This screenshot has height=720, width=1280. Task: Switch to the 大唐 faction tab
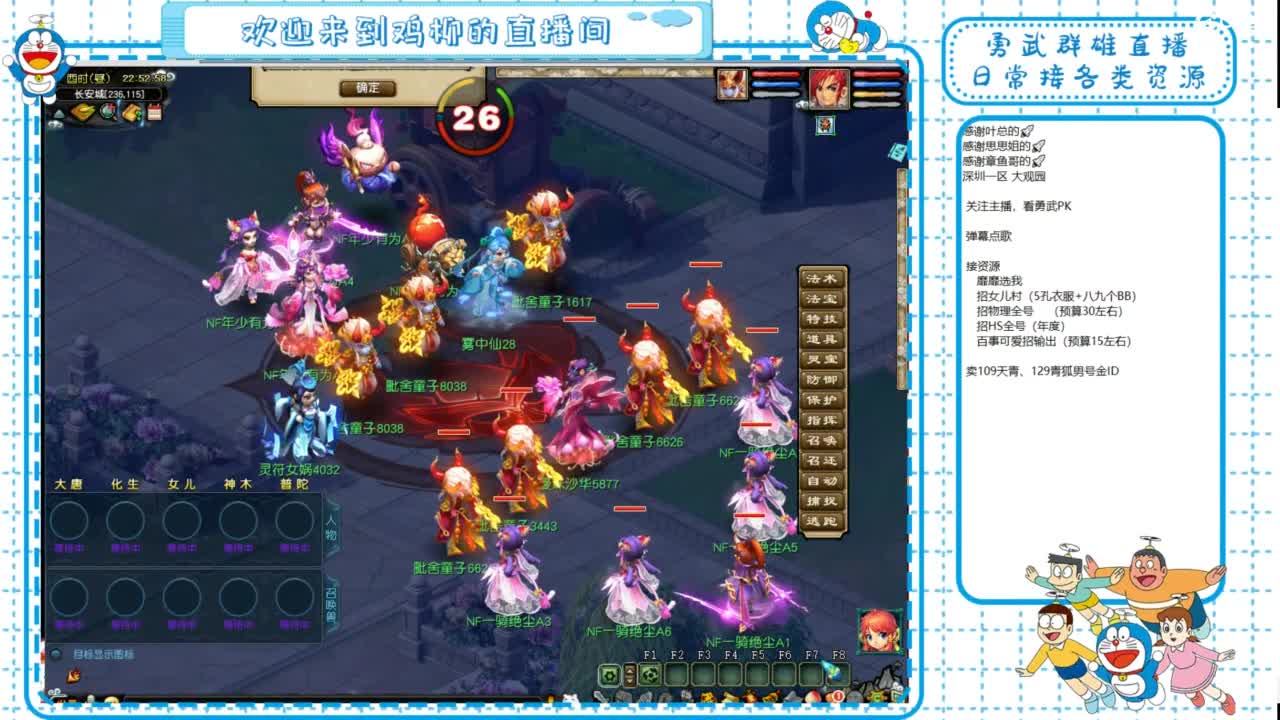69,483
